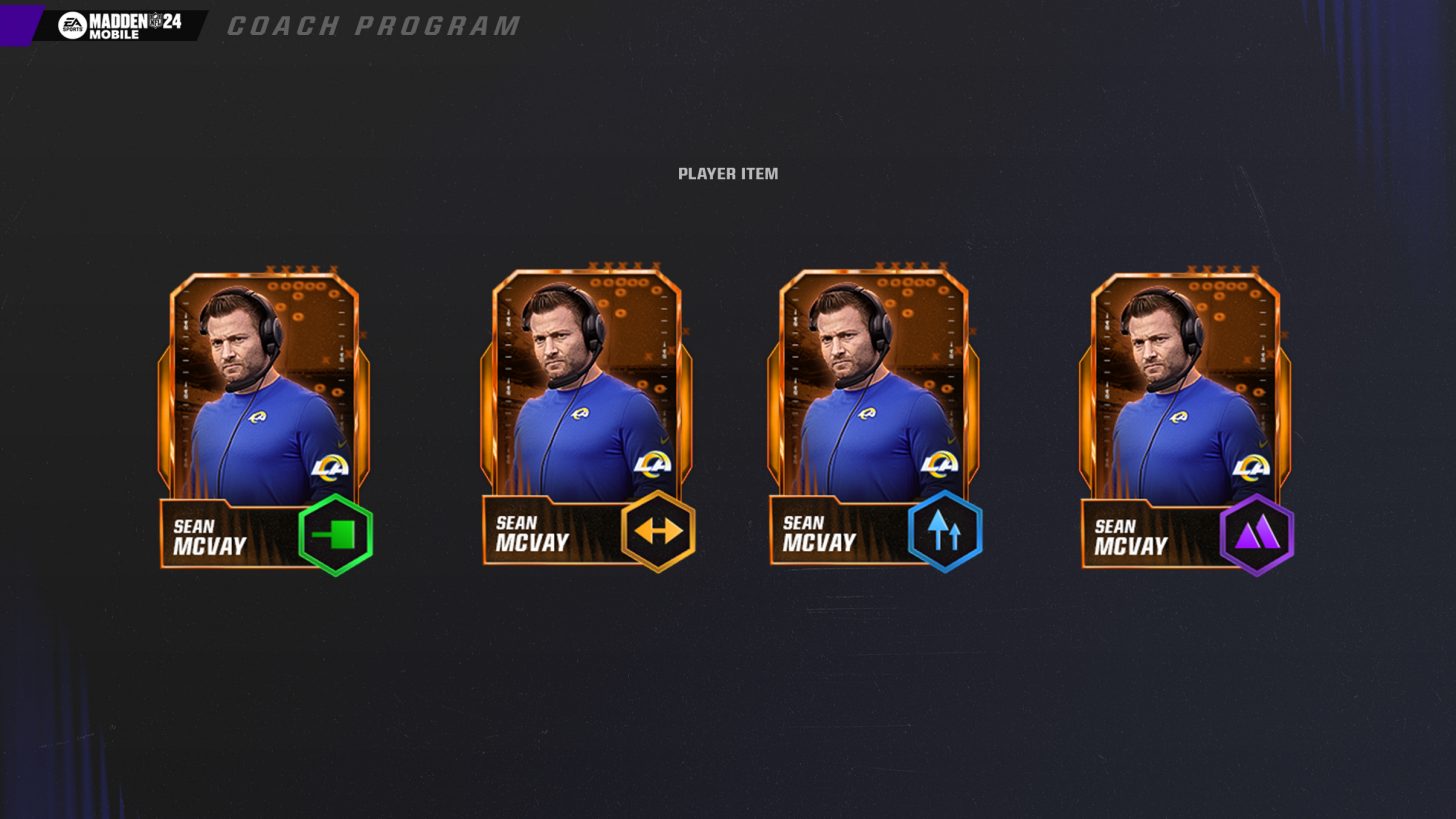Click the purple triangles hexagon icon
Viewport: 1456px width, 819px height.
coord(1257,535)
